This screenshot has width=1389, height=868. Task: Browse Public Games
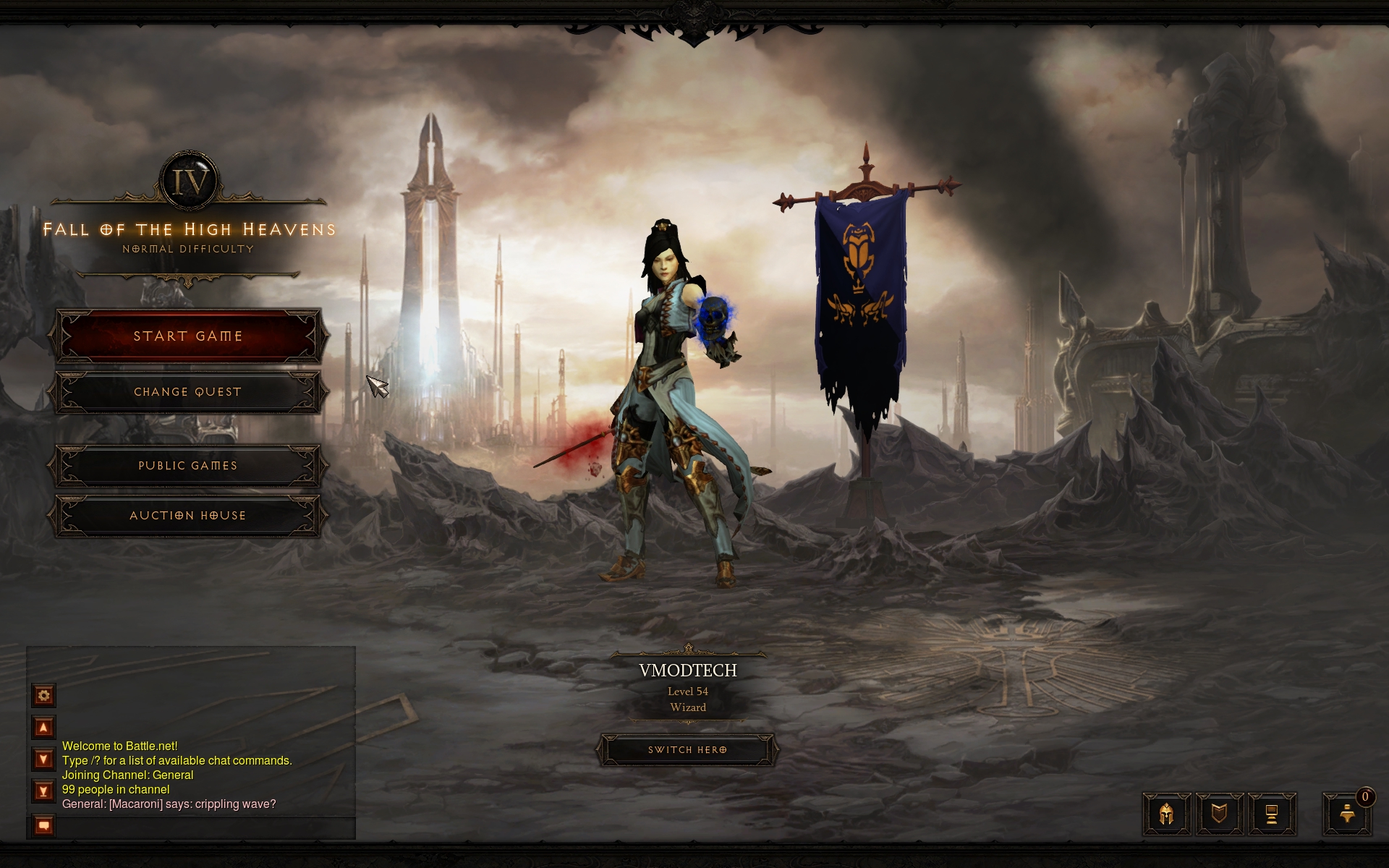(188, 466)
